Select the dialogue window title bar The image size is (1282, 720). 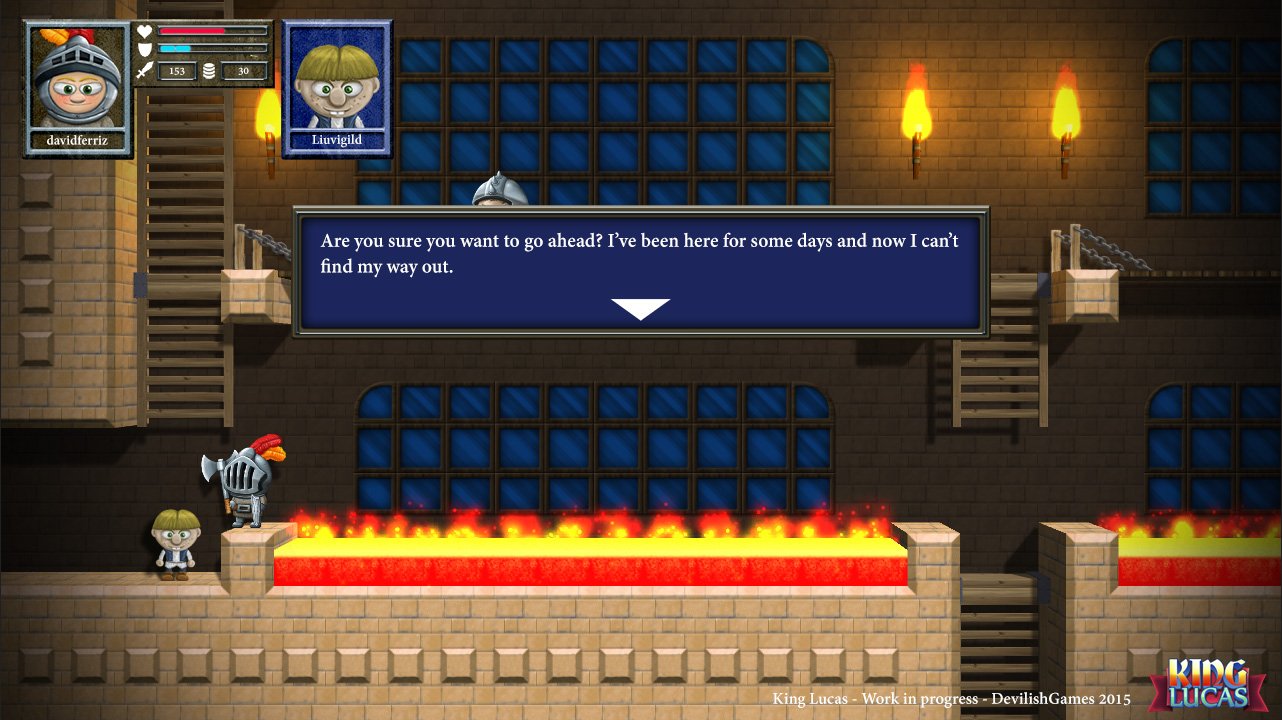[640, 213]
